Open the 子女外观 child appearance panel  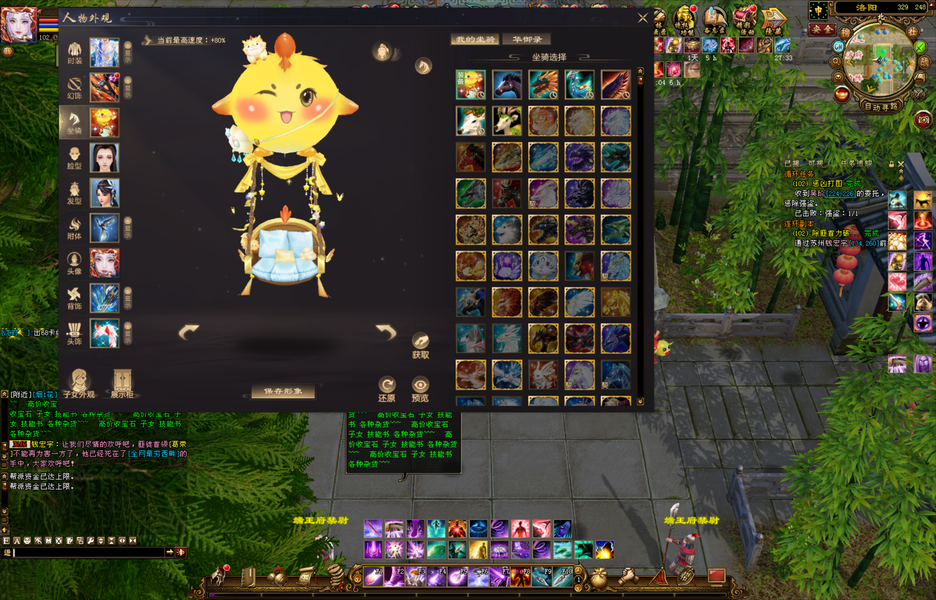tap(79, 381)
